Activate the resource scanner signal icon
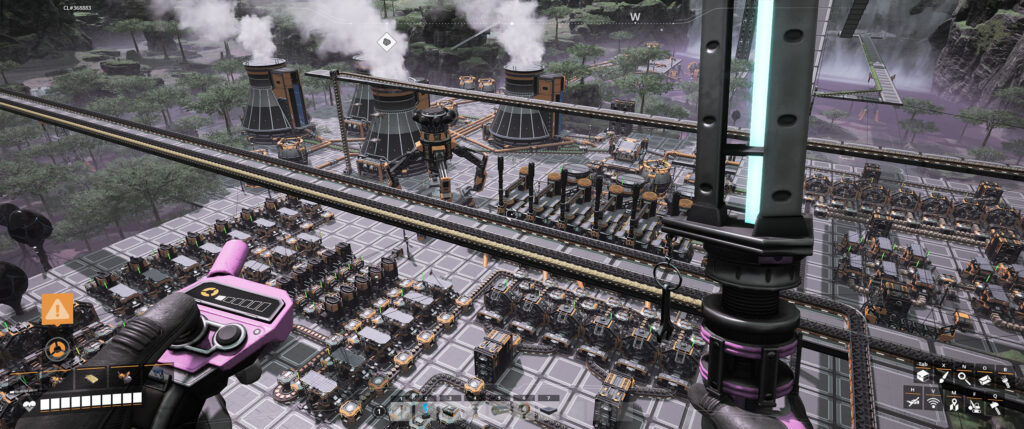 point(934,402)
